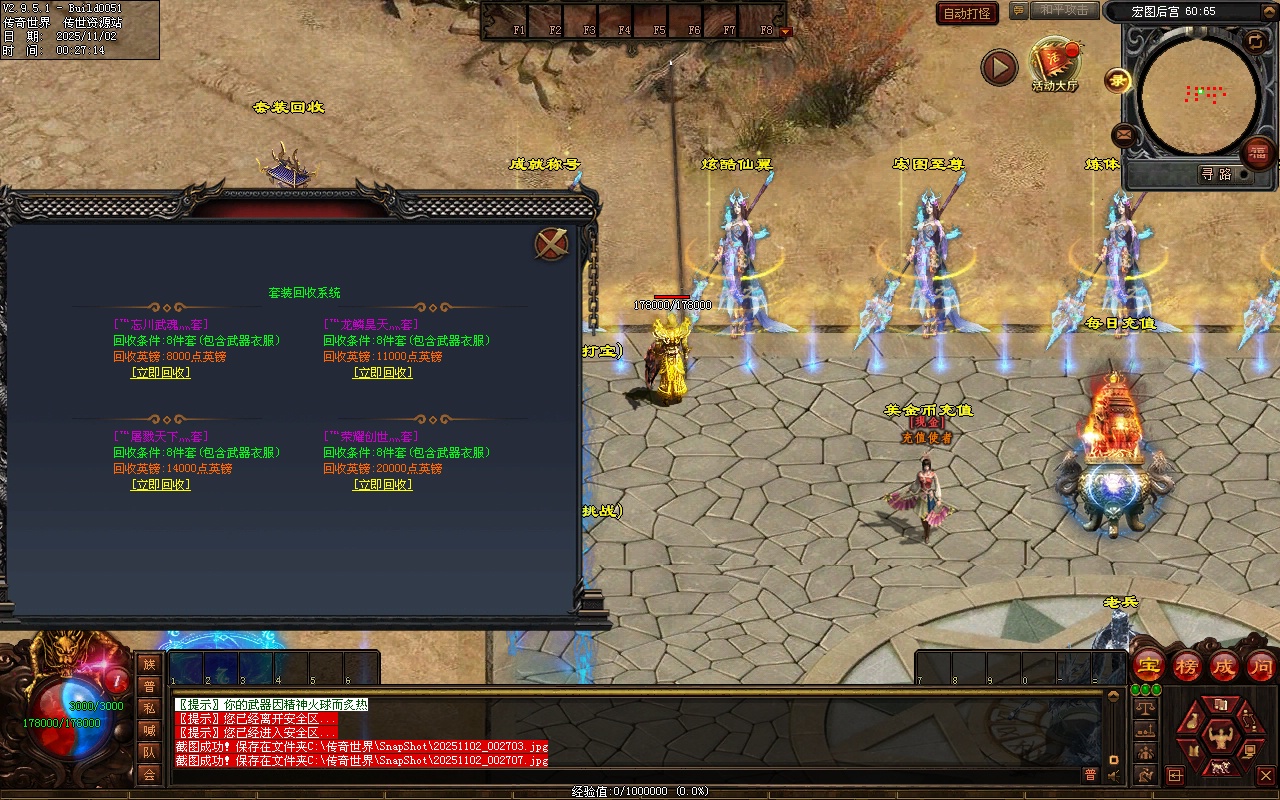The width and height of the screenshot is (1280, 800).
Task: Change the 和平攻击 attack mode
Action: click(1064, 10)
